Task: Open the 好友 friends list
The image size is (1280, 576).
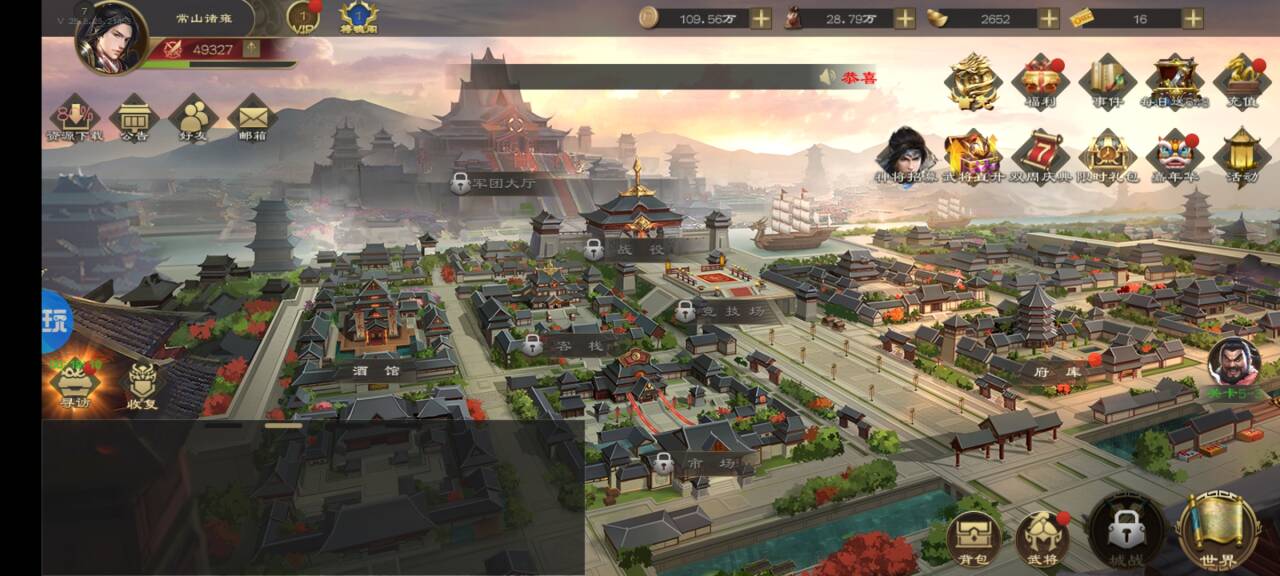Action: tap(192, 118)
